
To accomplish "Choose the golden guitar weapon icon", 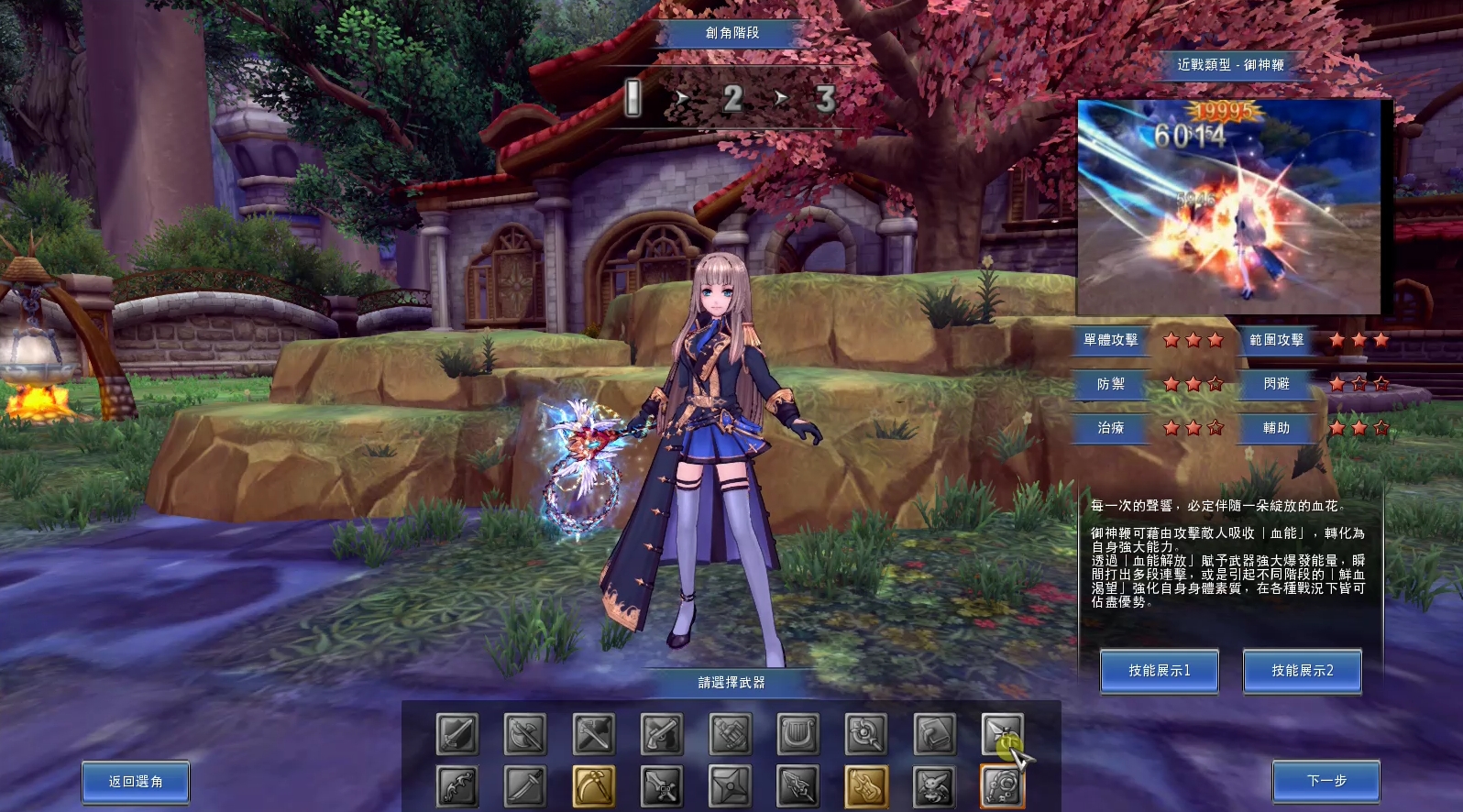I will click(866, 786).
